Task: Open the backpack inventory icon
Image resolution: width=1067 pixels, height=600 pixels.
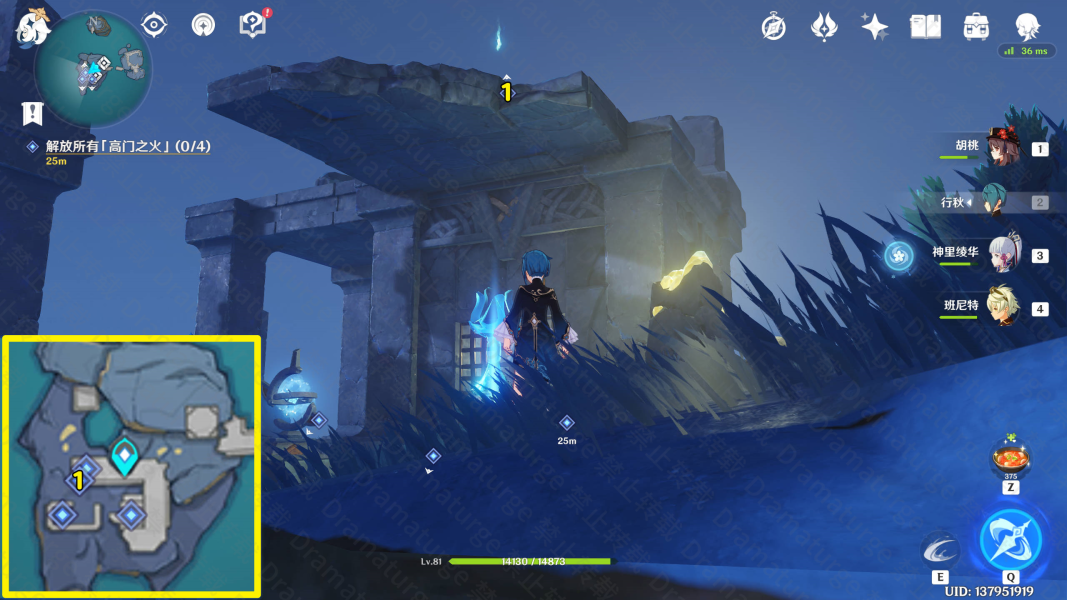Action: coord(976,27)
